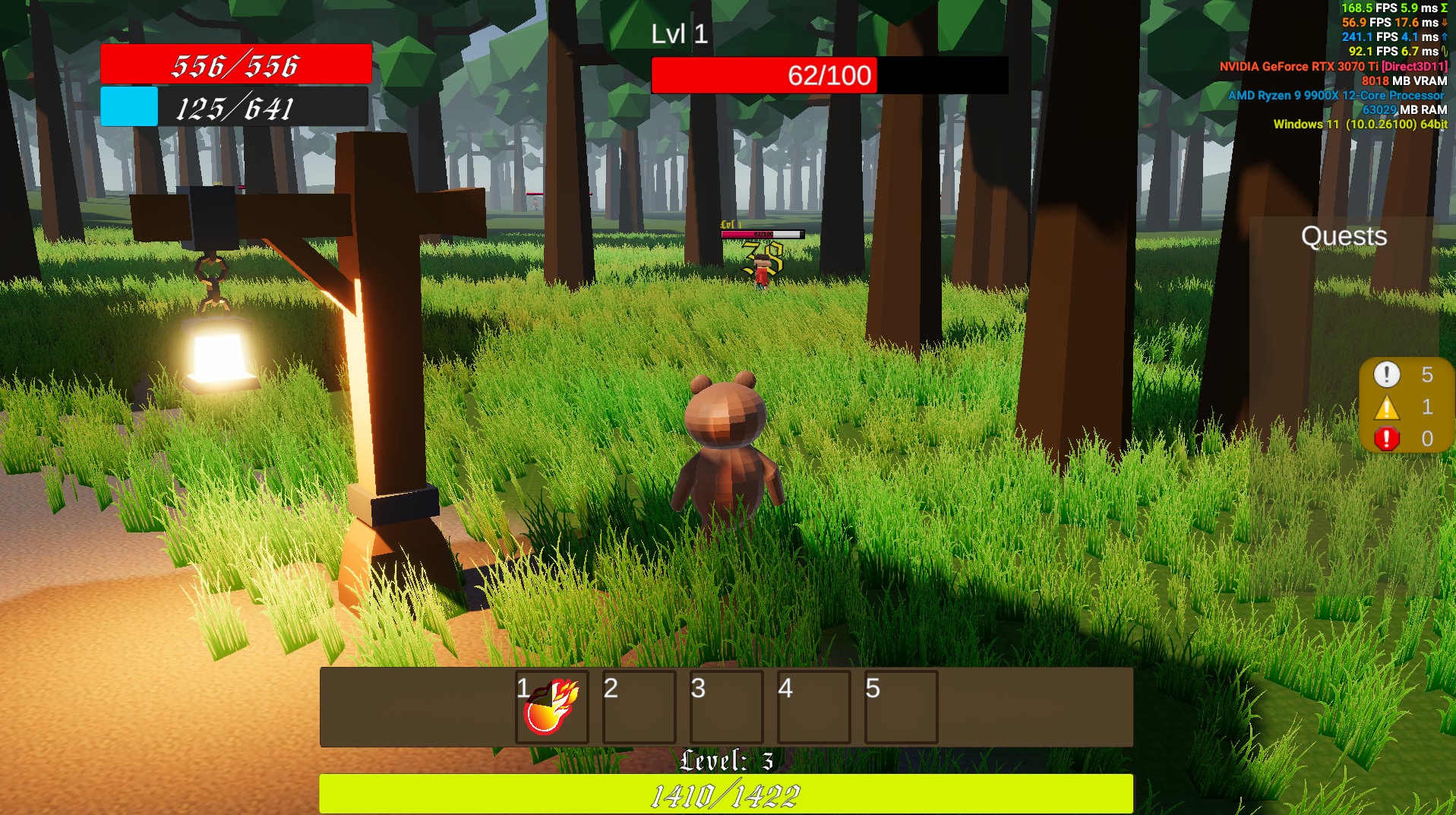Select empty hotbar slot 5

pos(901,707)
